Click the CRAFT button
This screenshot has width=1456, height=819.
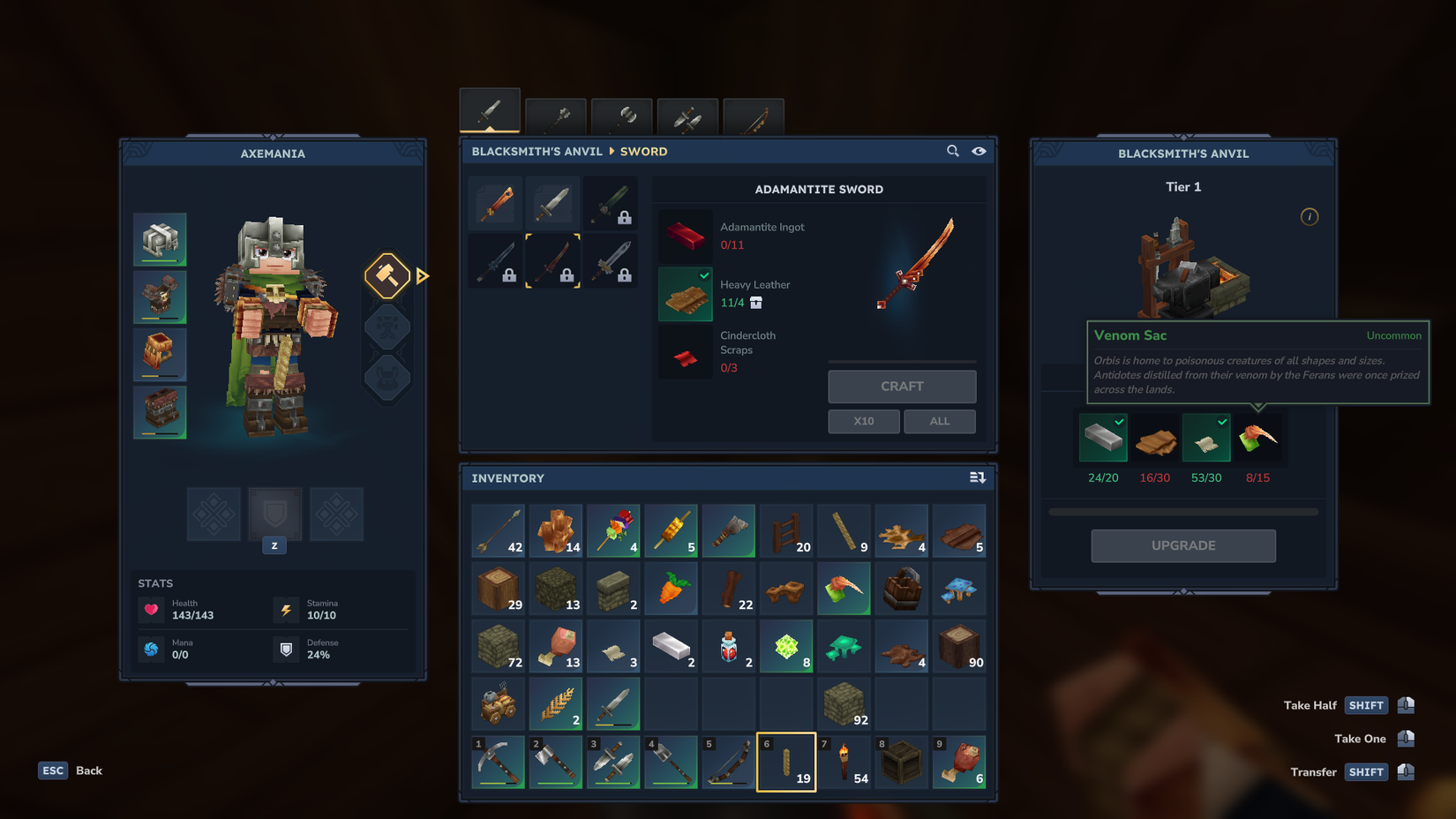(902, 386)
